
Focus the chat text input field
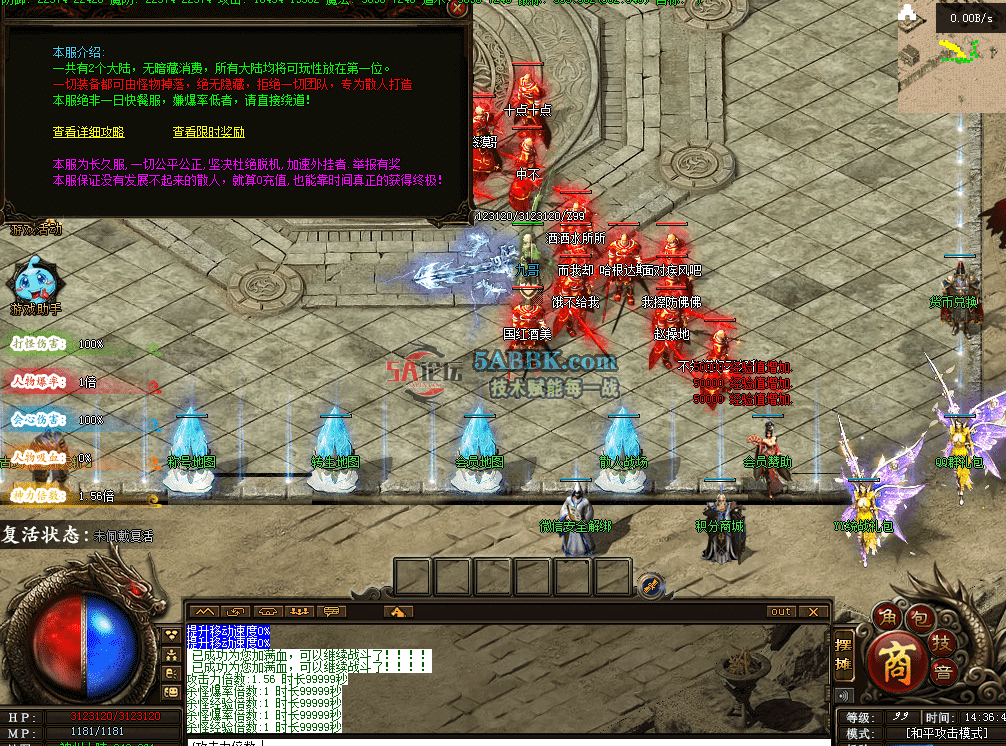[x=500, y=741]
